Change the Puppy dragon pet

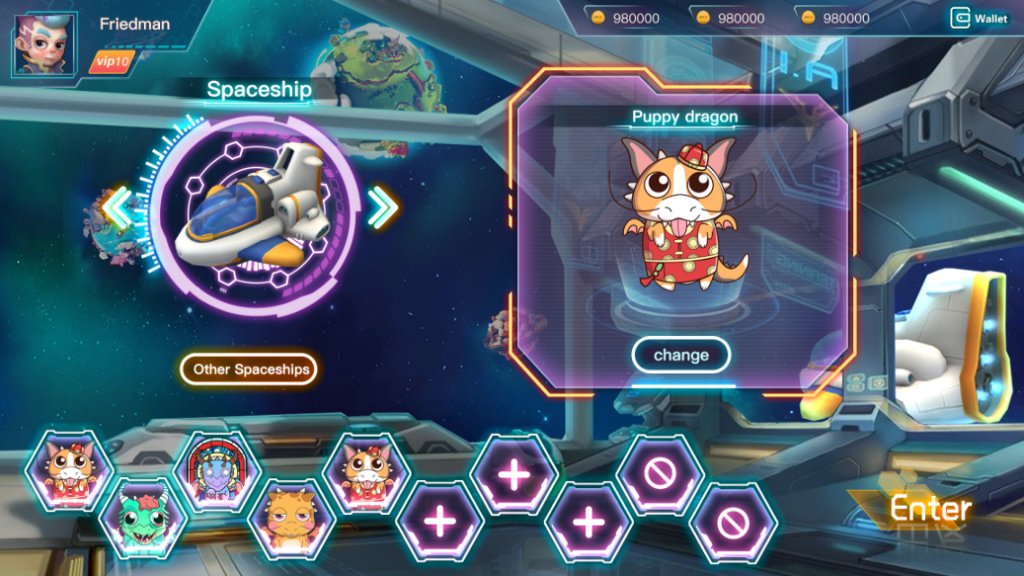tap(681, 355)
